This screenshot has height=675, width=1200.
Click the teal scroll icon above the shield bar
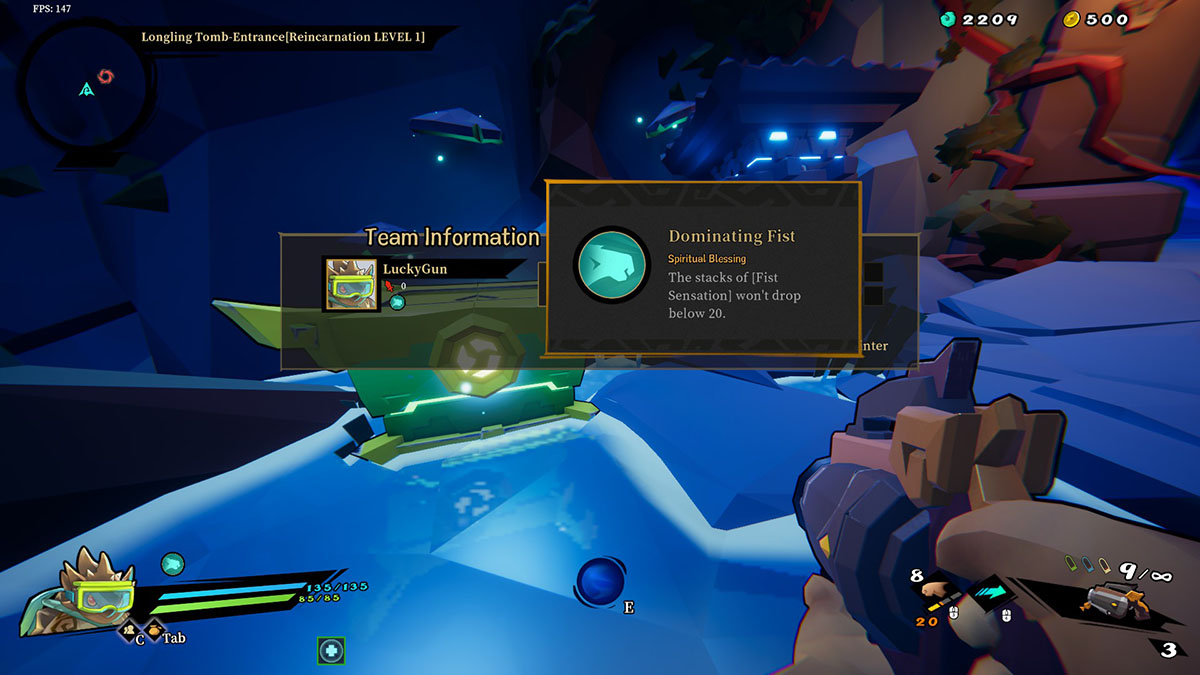(x=173, y=564)
